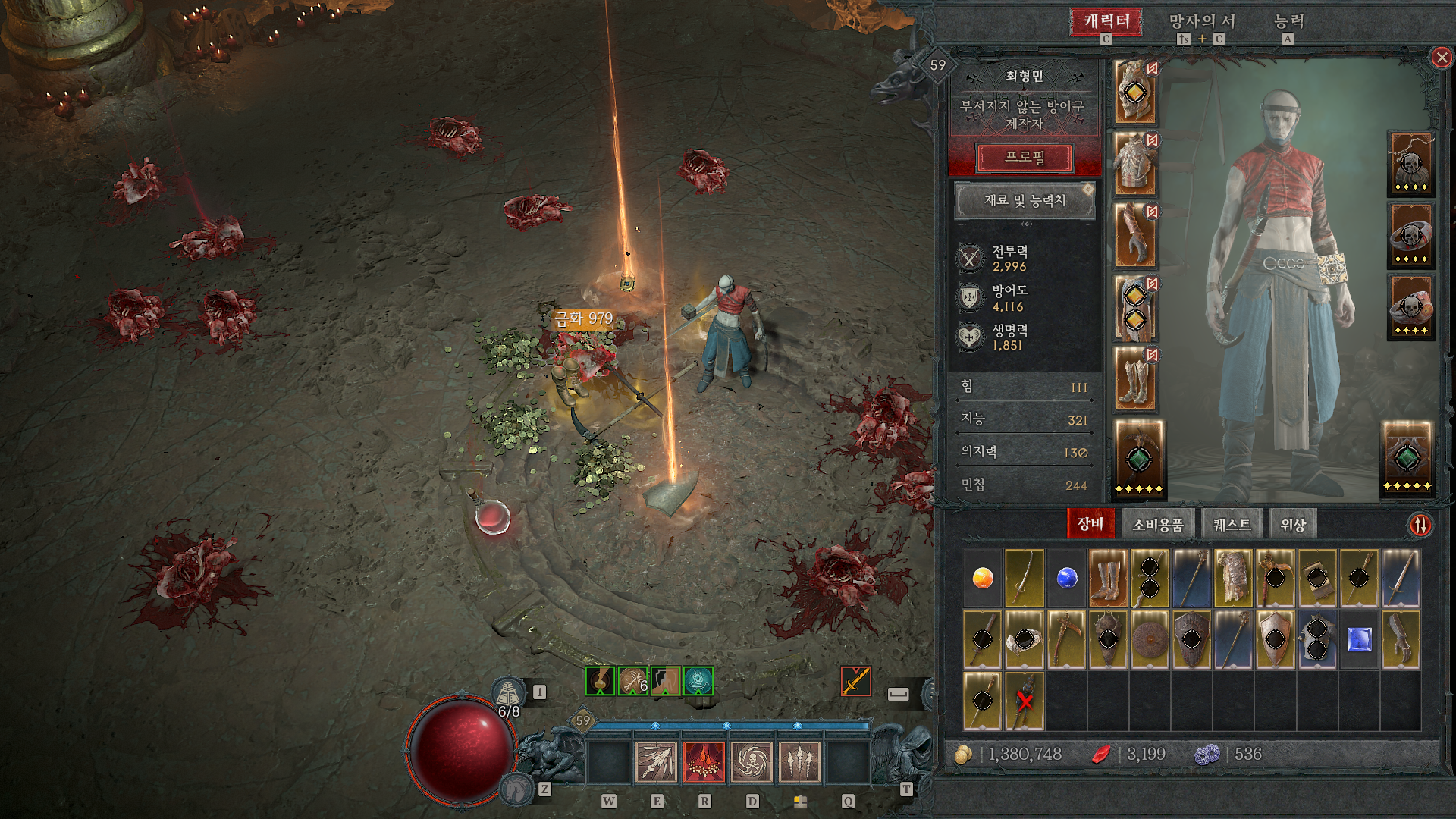Select the orange gem in inventory

tap(983, 579)
